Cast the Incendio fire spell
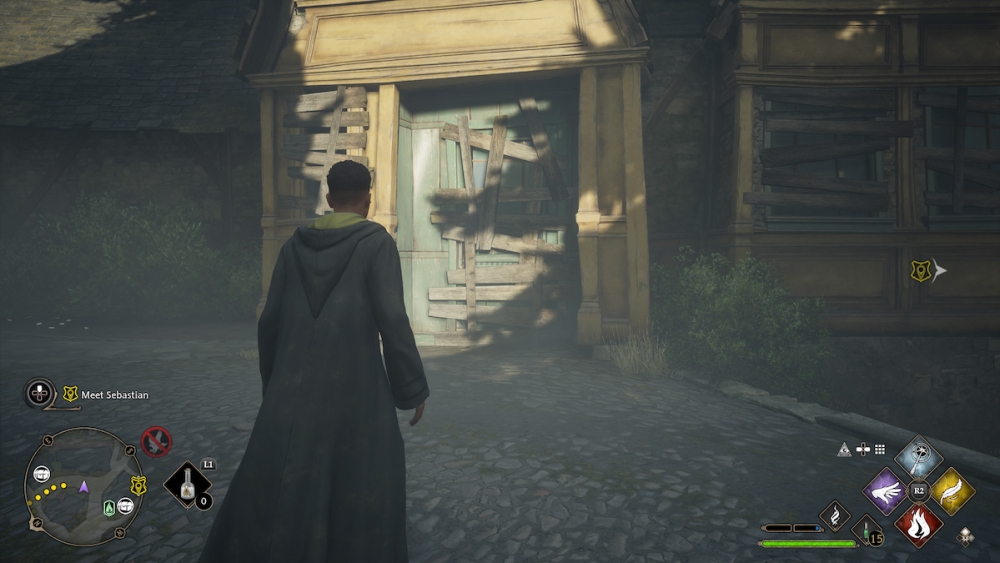Viewport: 1000px width, 563px height. pos(918,524)
